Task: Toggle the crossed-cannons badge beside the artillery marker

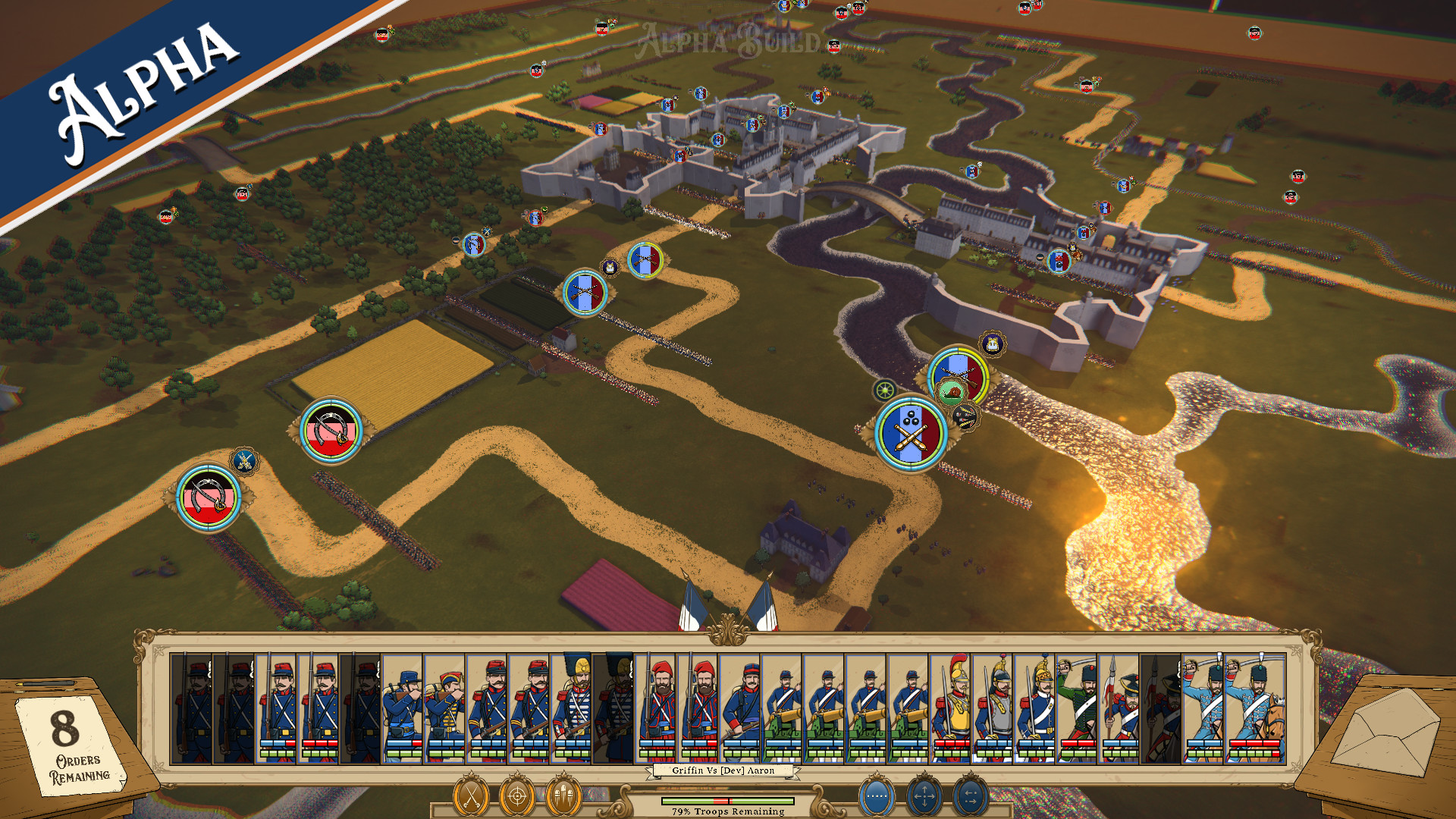Action: (965, 416)
